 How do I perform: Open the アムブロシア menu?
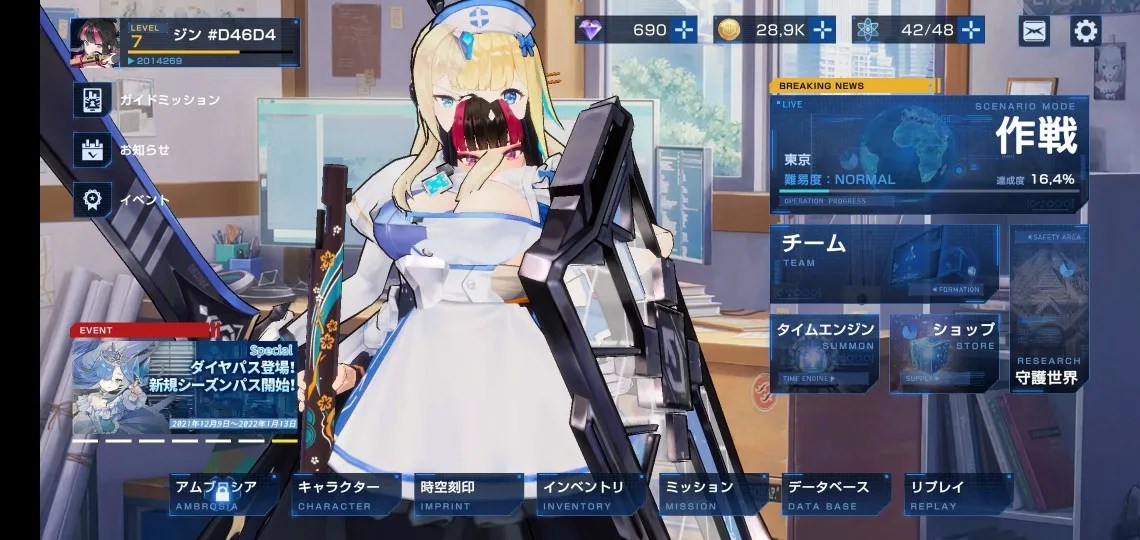point(216,495)
